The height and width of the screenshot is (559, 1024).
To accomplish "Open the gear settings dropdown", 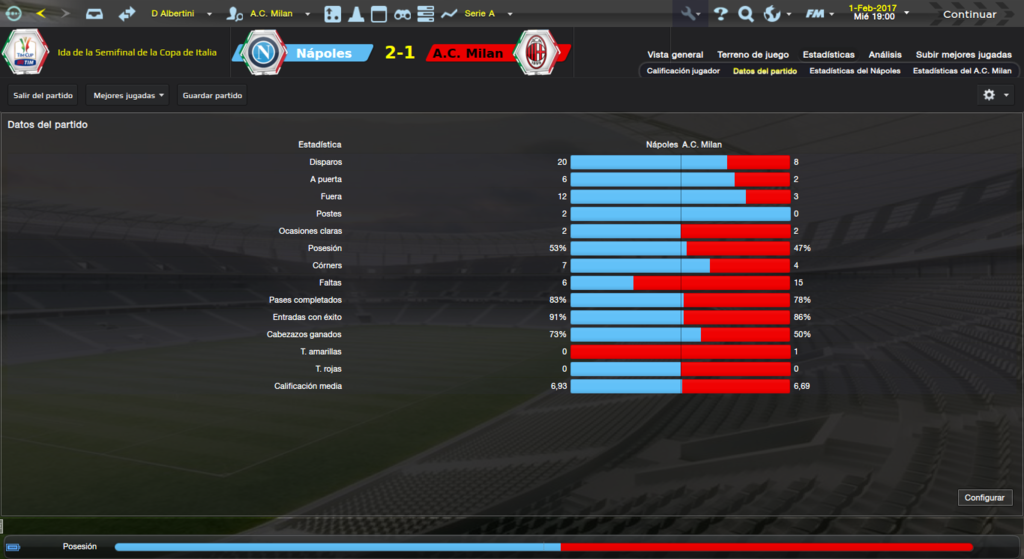I will (x=995, y=95).
